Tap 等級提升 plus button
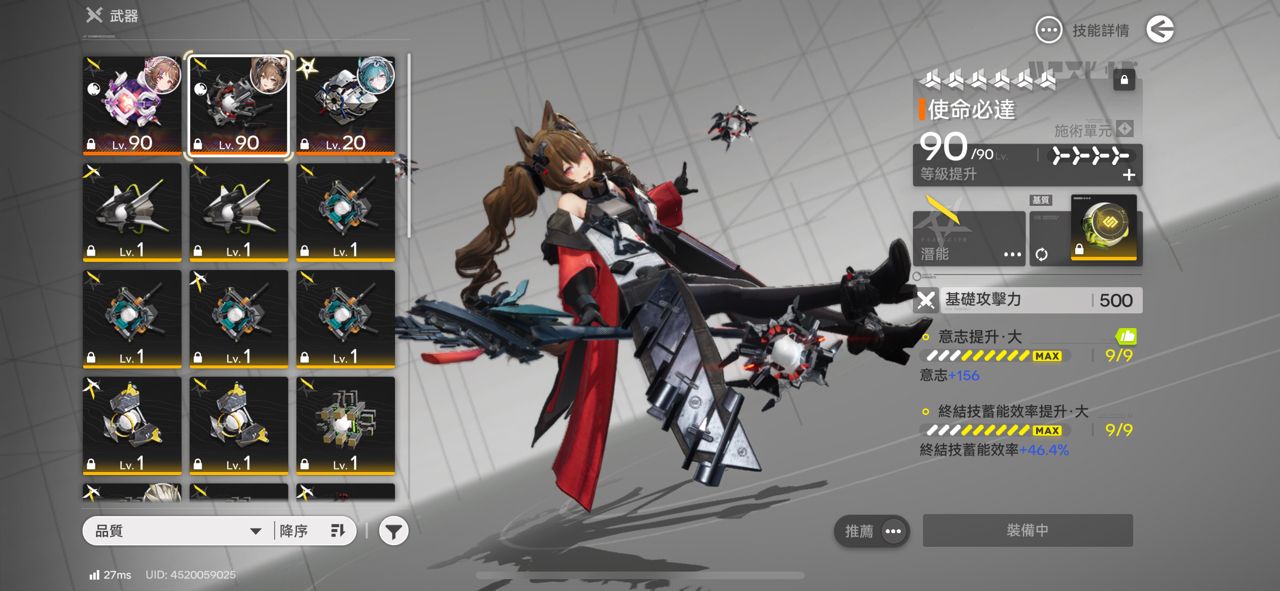Screen dimensions: 1280x591 tap(1129, 175)
